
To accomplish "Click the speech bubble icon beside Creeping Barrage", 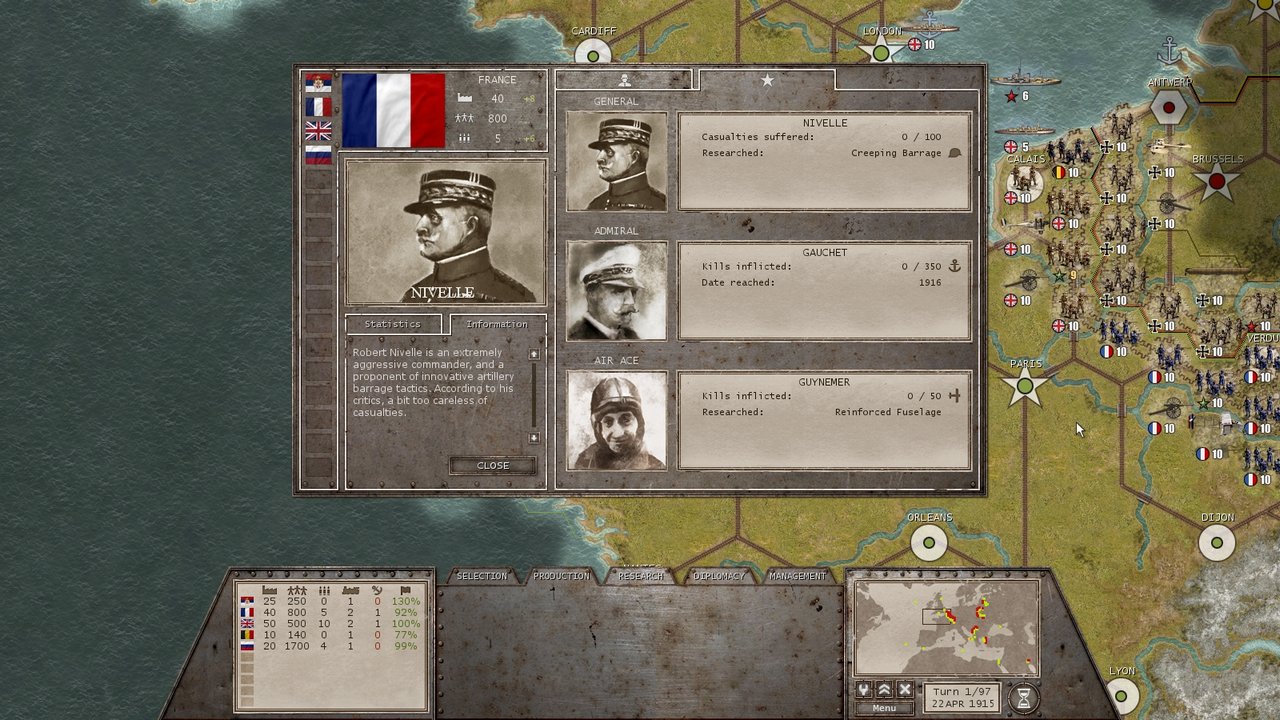I will 954,152.
